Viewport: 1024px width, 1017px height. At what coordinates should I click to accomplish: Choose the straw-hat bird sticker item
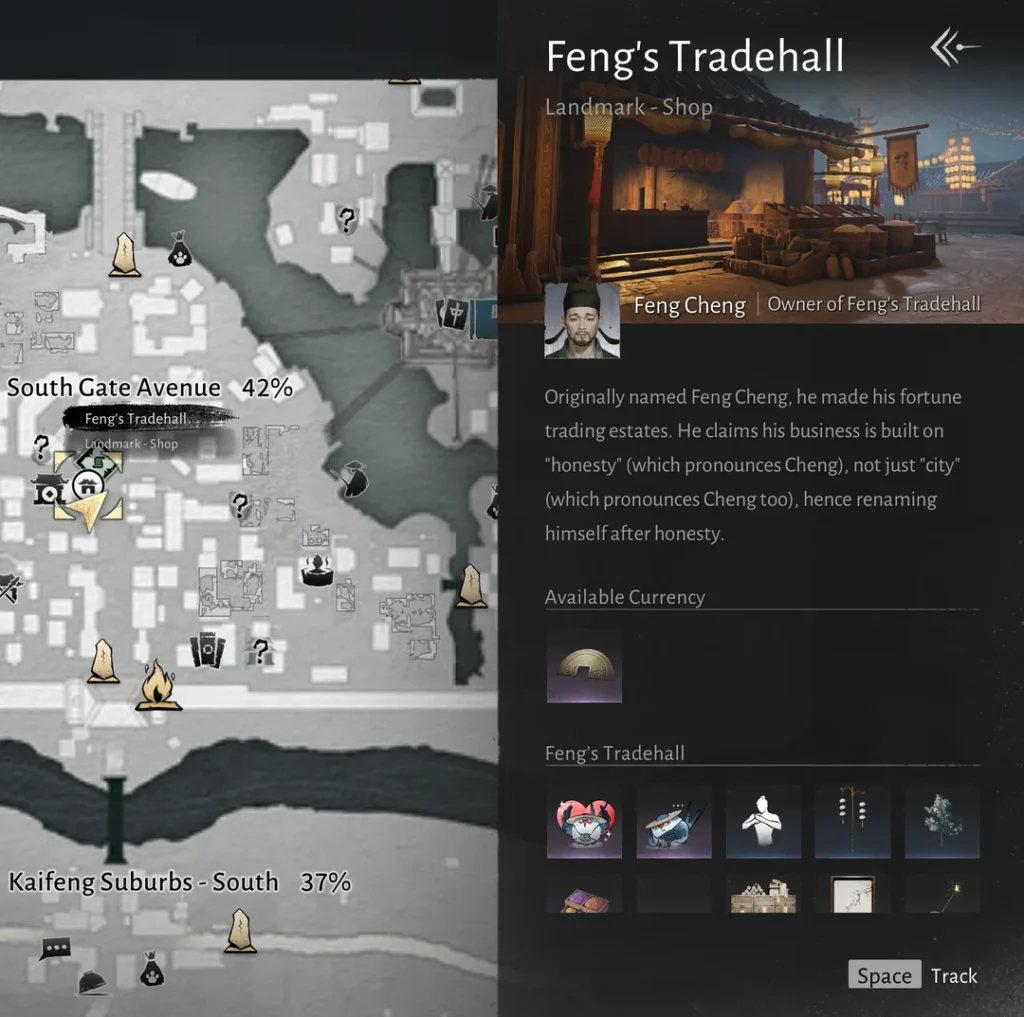pos(674,822)
